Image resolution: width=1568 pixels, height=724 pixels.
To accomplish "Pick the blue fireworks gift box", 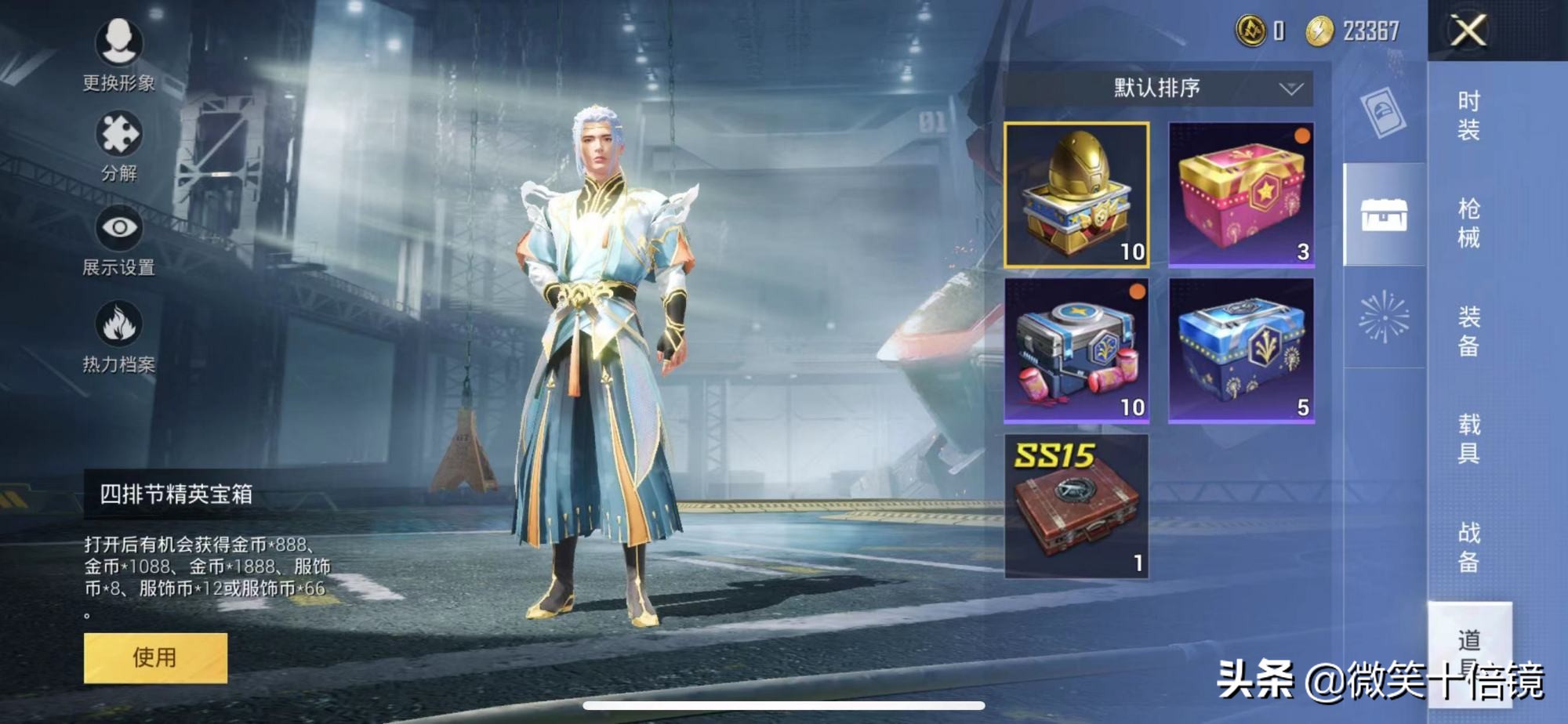I will coord(1241,350).
